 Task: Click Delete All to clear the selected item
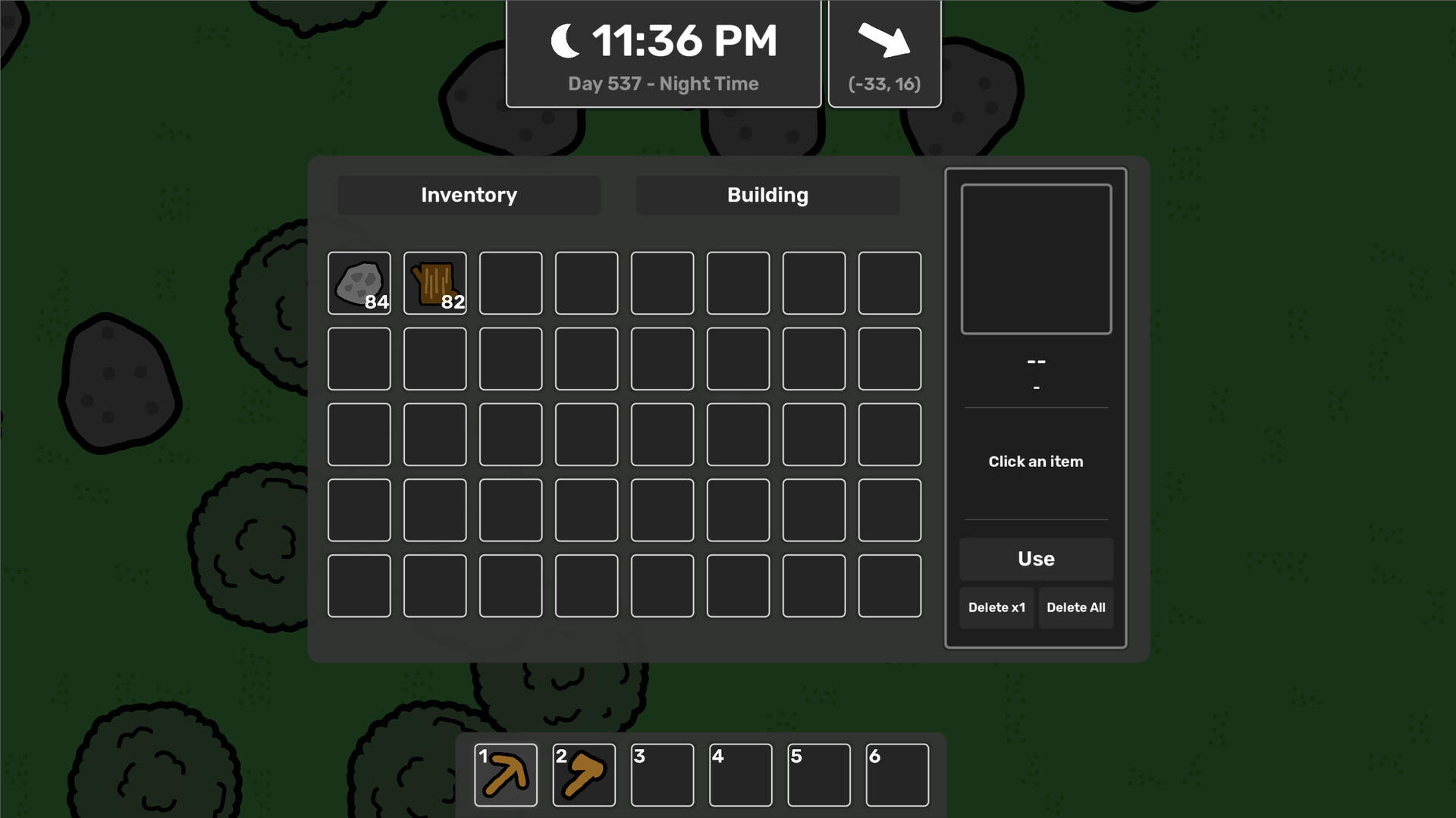1076,607
